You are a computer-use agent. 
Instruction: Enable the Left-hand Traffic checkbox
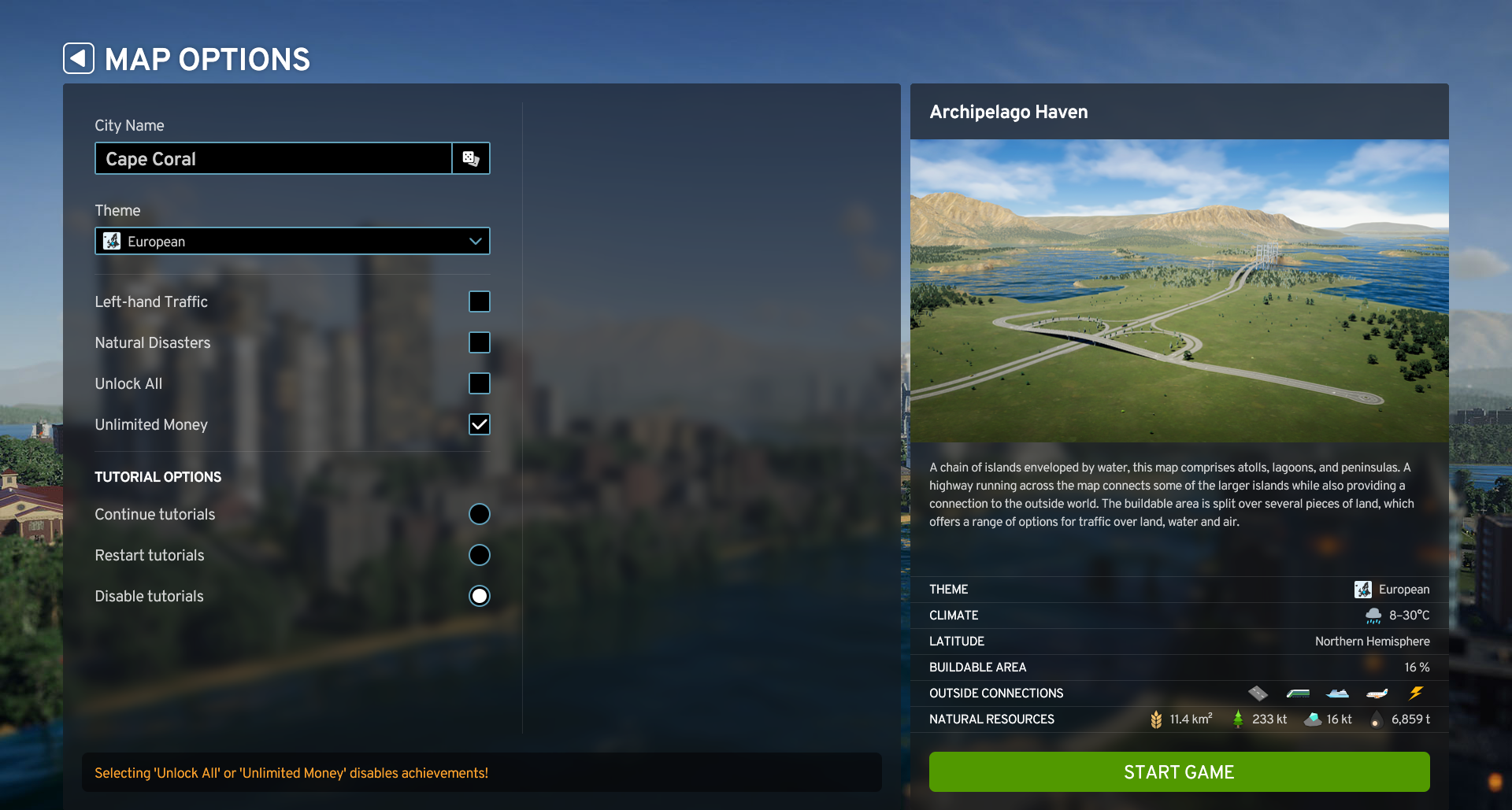(x=480, y=301)
